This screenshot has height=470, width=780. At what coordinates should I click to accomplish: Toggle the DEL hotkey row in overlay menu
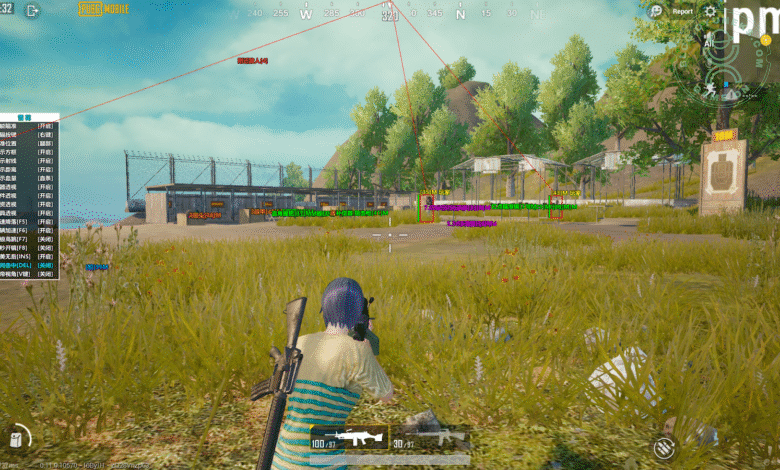[x=29, y=264]
